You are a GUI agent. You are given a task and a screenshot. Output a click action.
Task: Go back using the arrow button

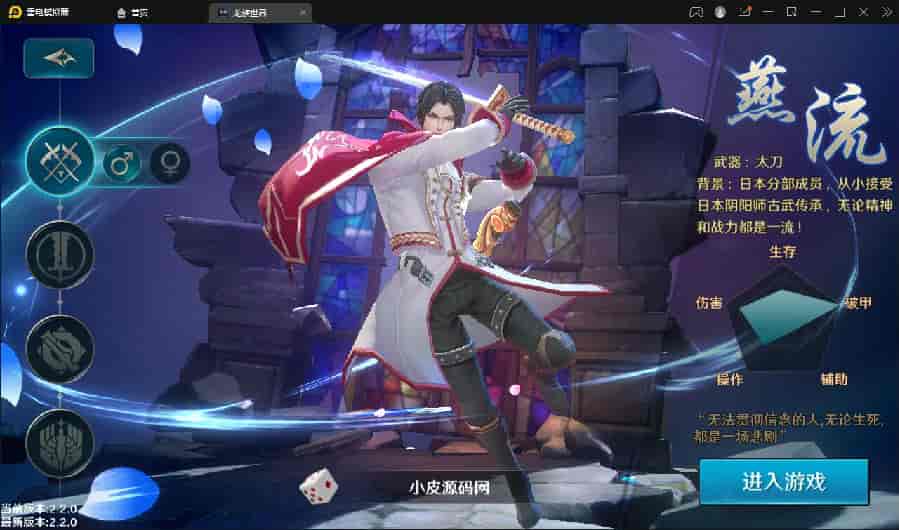click(58, 59)
